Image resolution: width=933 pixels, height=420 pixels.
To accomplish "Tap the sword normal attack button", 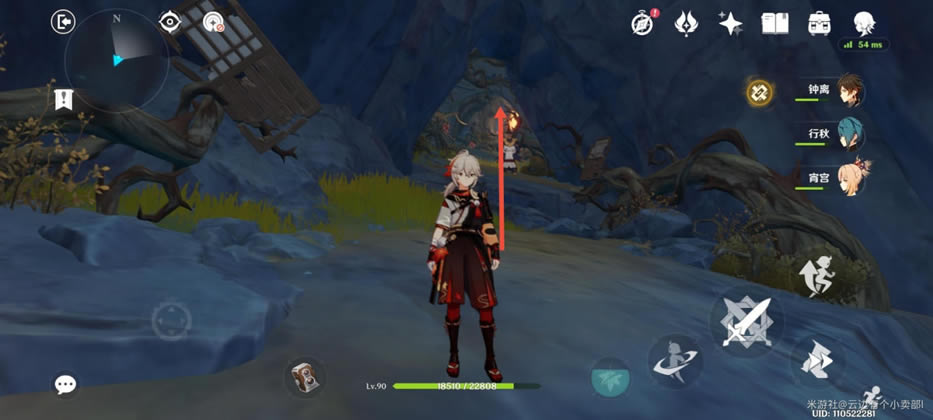I will 746,322.
